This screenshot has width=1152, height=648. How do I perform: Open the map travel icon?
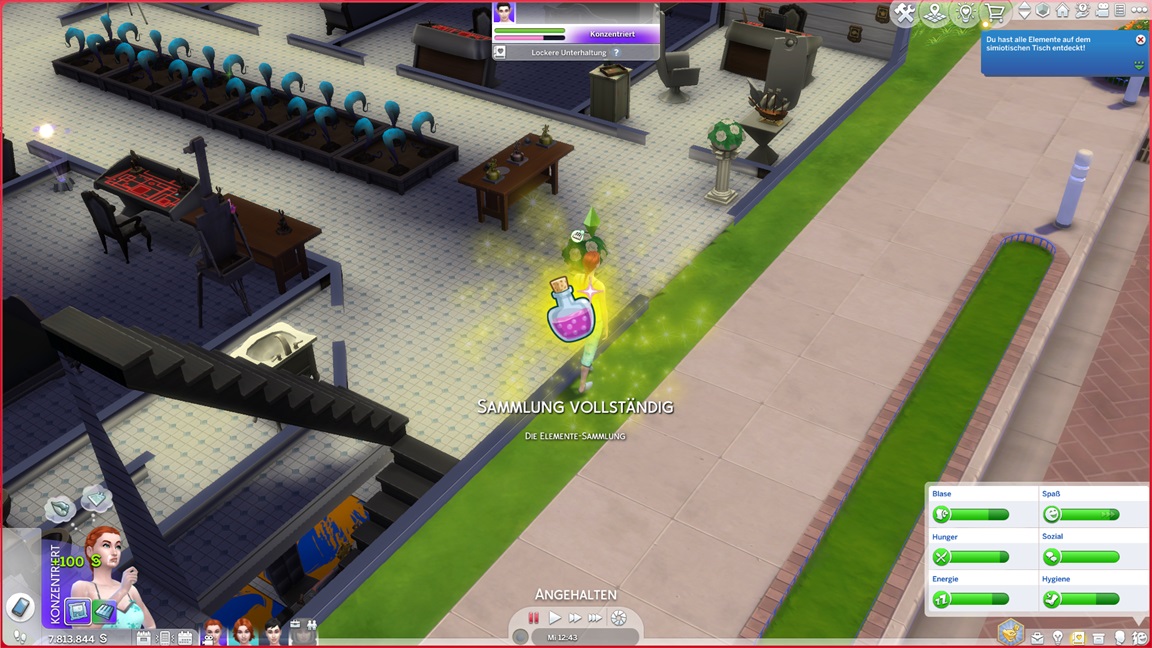point(935,13)
